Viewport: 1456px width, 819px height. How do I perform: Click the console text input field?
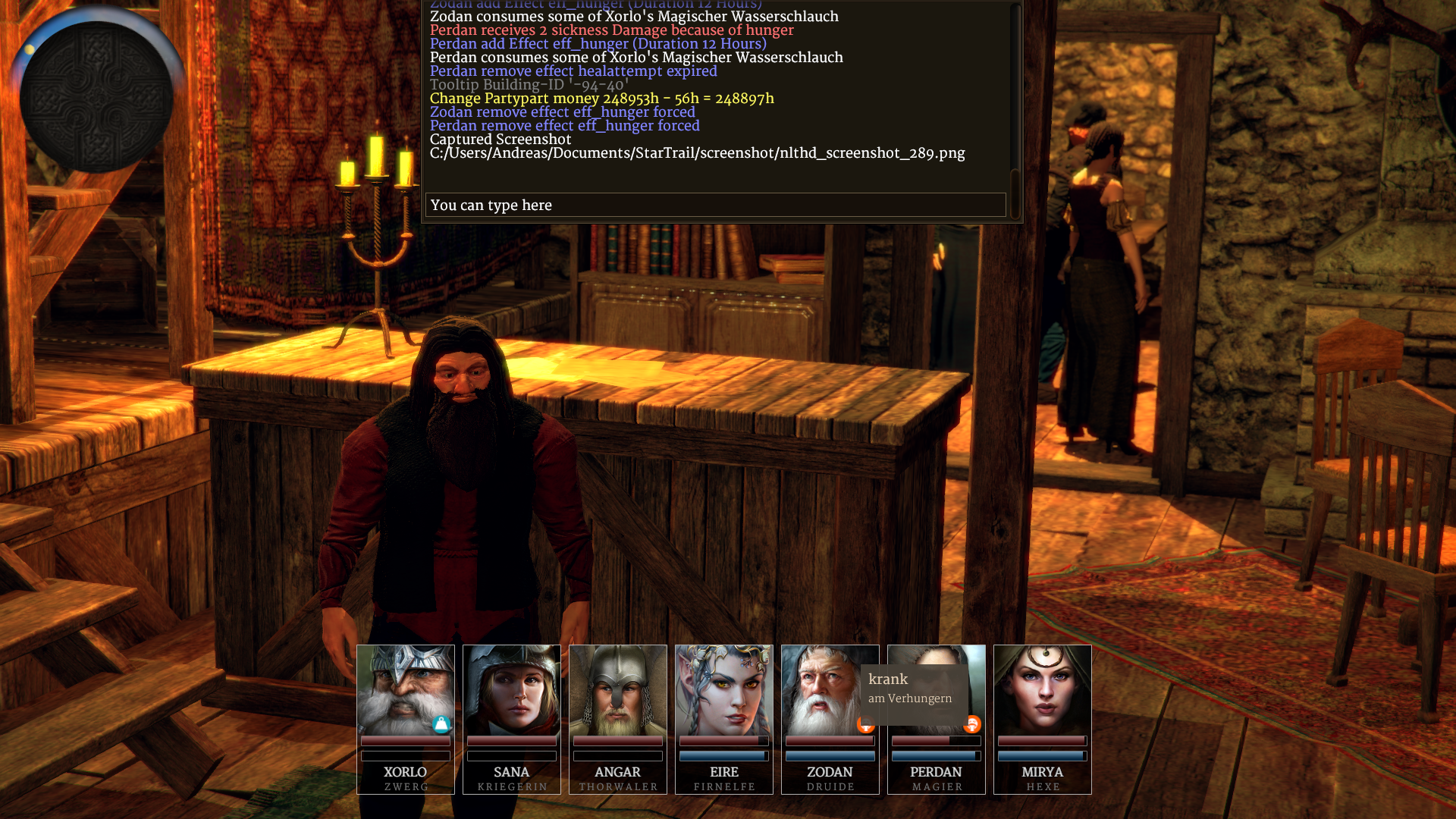(715, 205)
